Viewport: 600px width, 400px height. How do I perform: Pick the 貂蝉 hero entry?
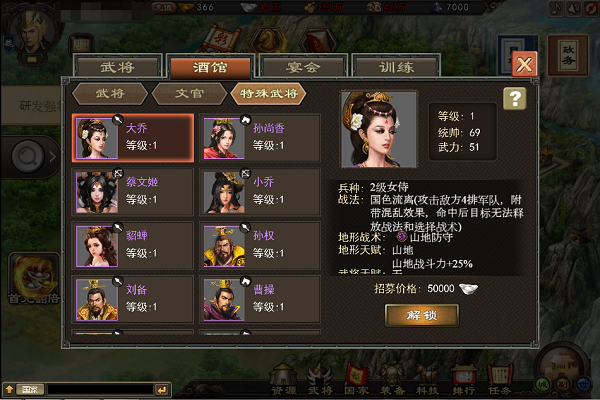[x=133, y=246]
